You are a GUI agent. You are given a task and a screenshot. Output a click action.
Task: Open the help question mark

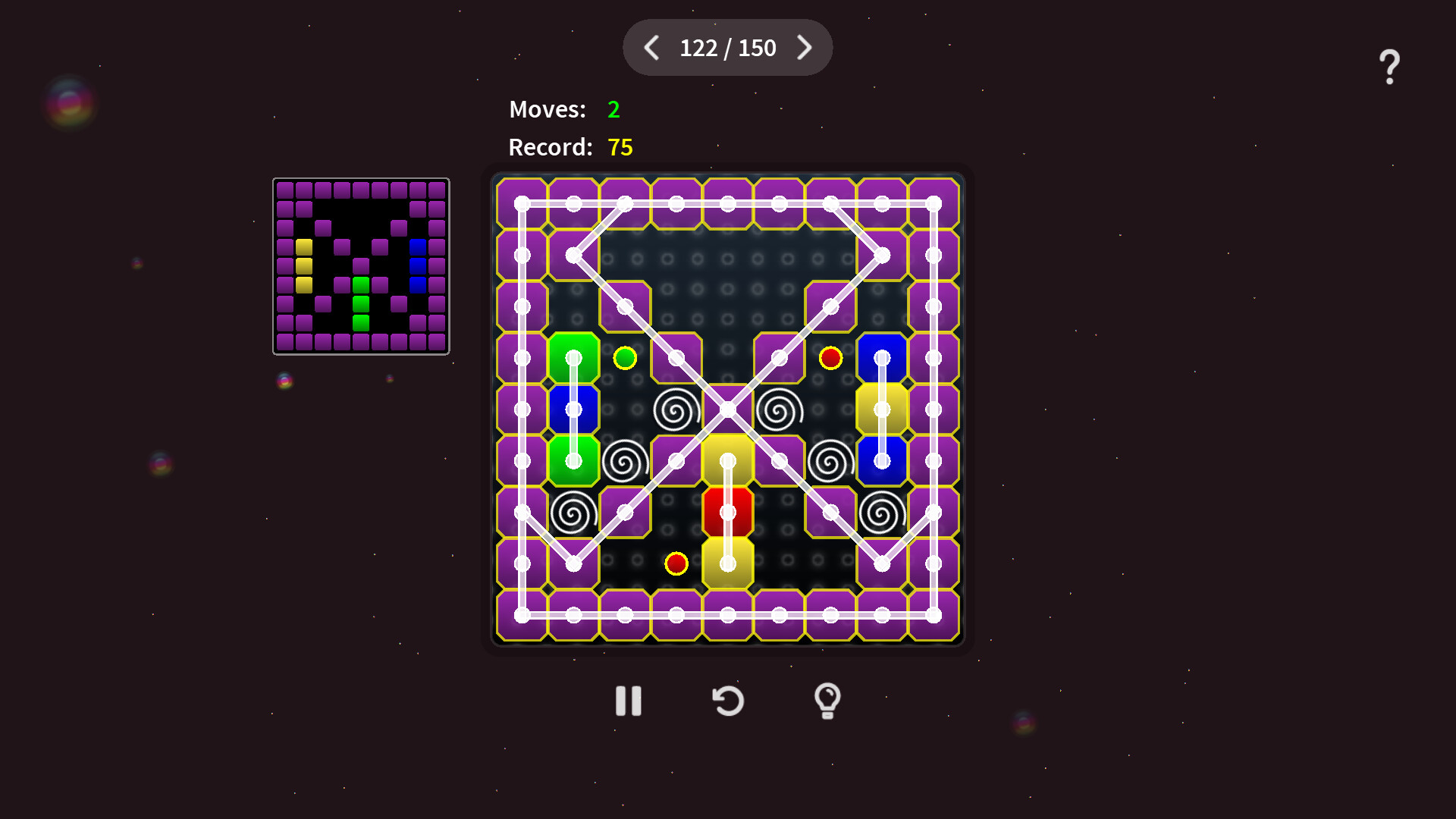[1389, 64]
